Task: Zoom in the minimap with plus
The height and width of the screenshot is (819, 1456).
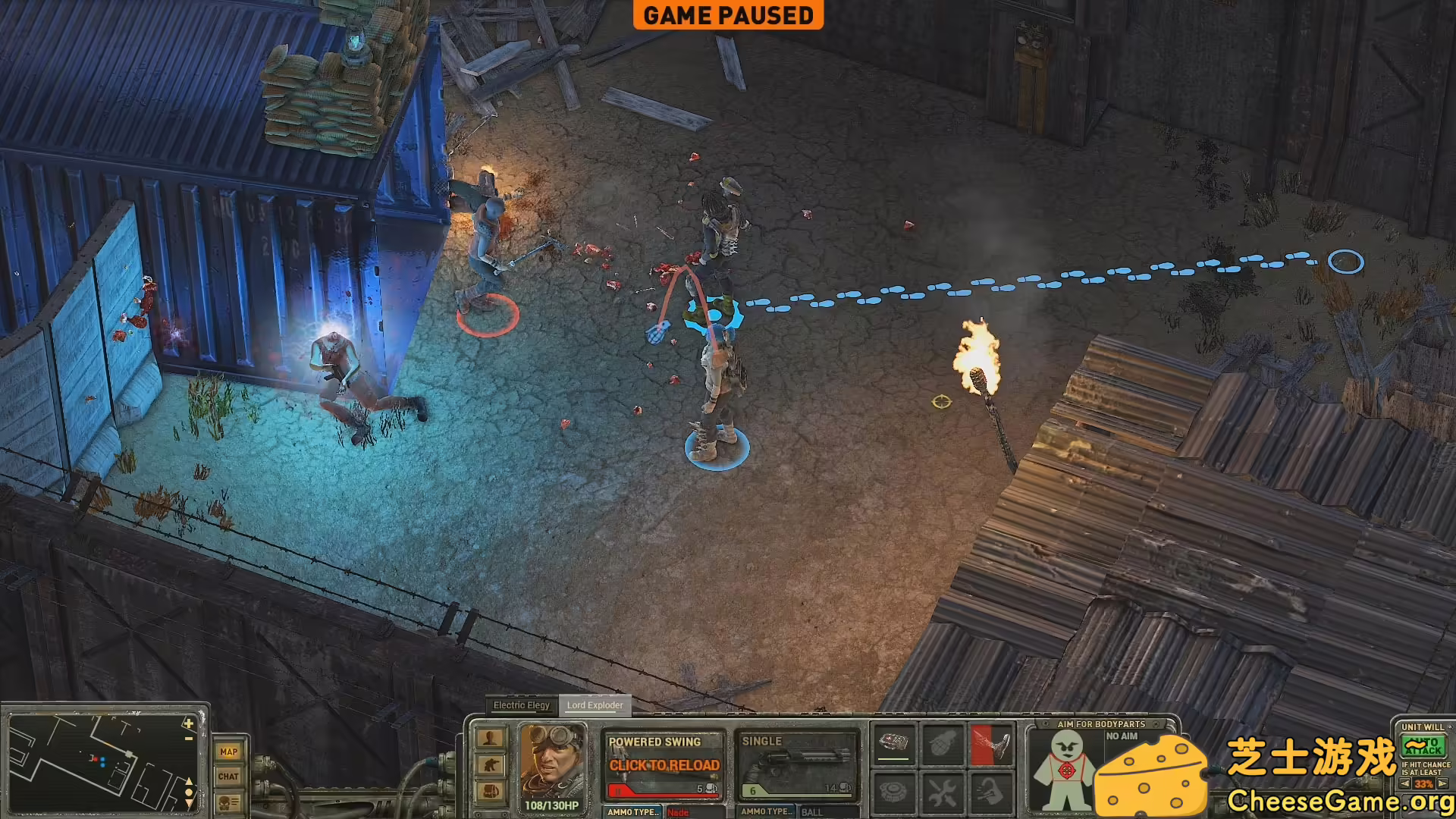Action: pos(188,724)
